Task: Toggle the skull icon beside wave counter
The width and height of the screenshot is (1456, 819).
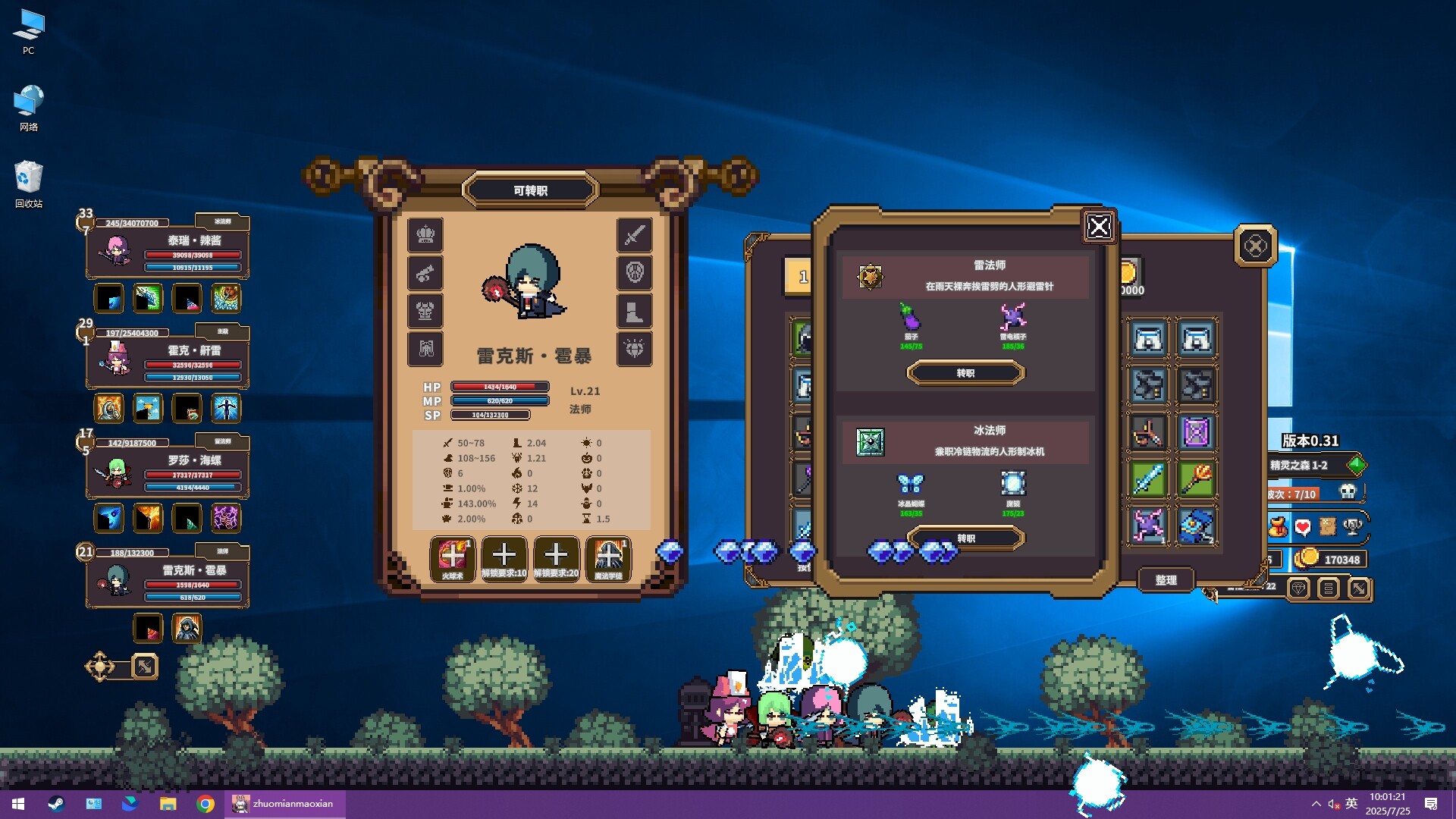Action: [x=1347, y=491]
